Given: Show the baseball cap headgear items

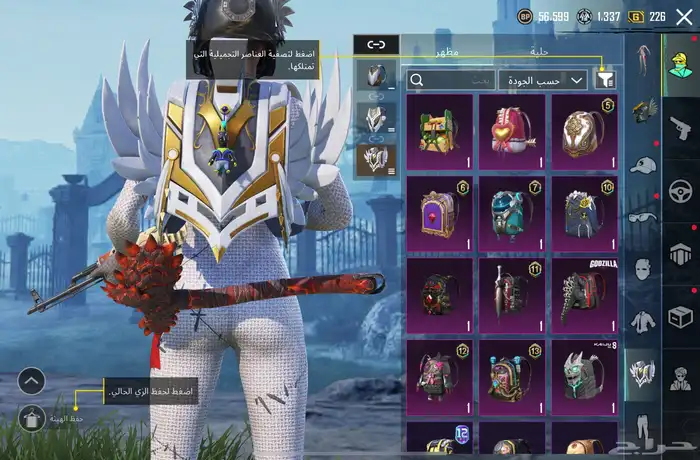Looking at the screenshot, I should click(642, 164).
